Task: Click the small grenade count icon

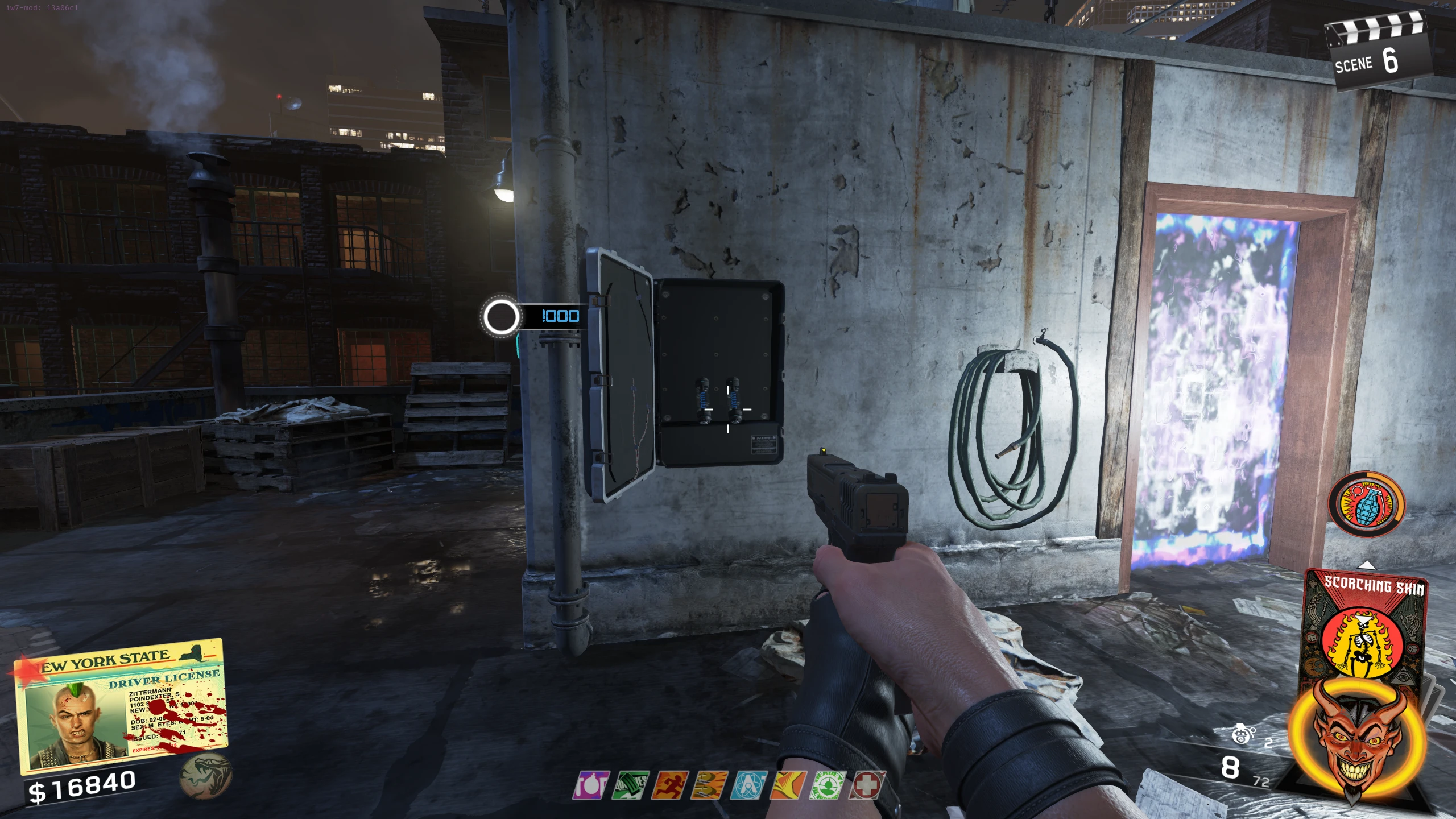Action: (x=1242, y=734)
